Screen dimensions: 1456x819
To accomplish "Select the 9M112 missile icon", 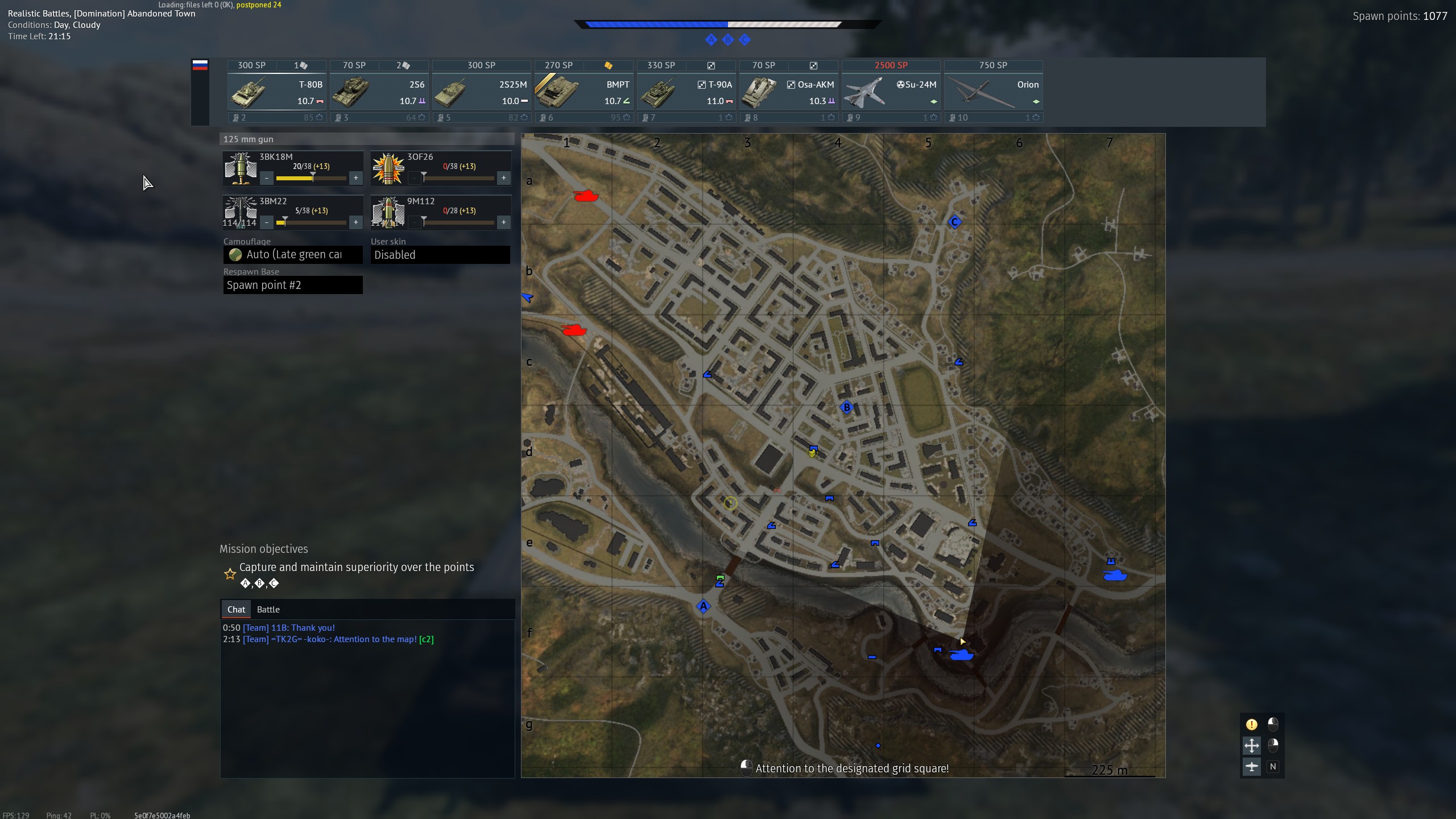I will point(388,212).
